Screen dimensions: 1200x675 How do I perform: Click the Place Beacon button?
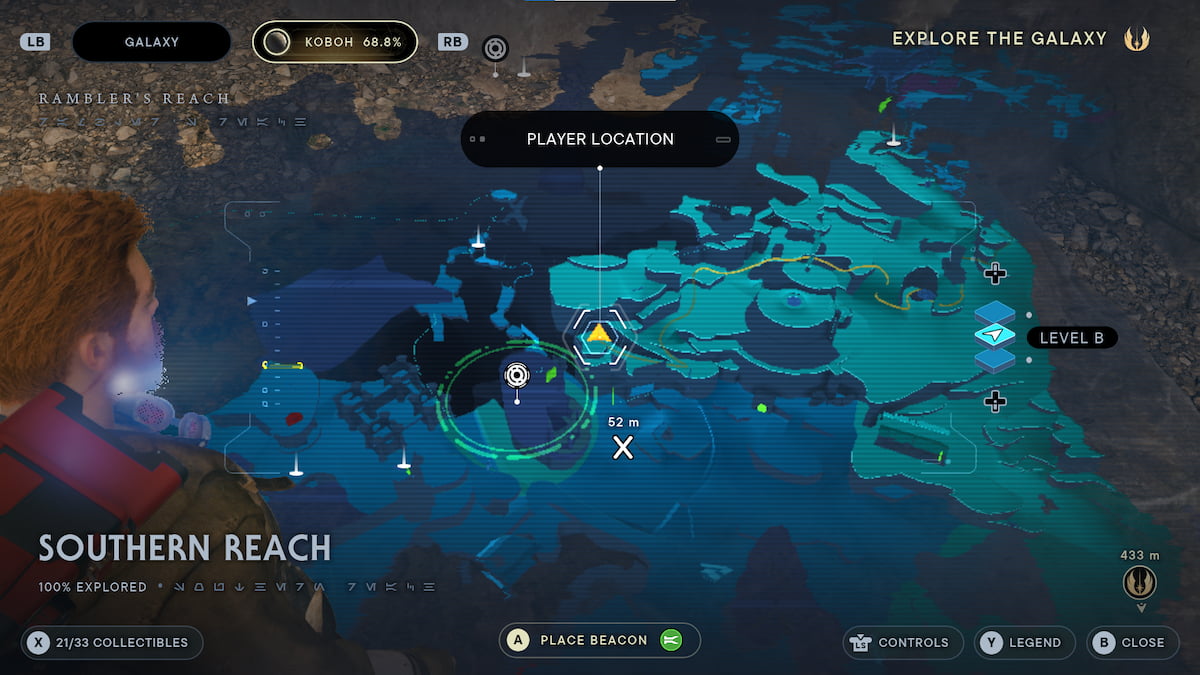(599, 640)
